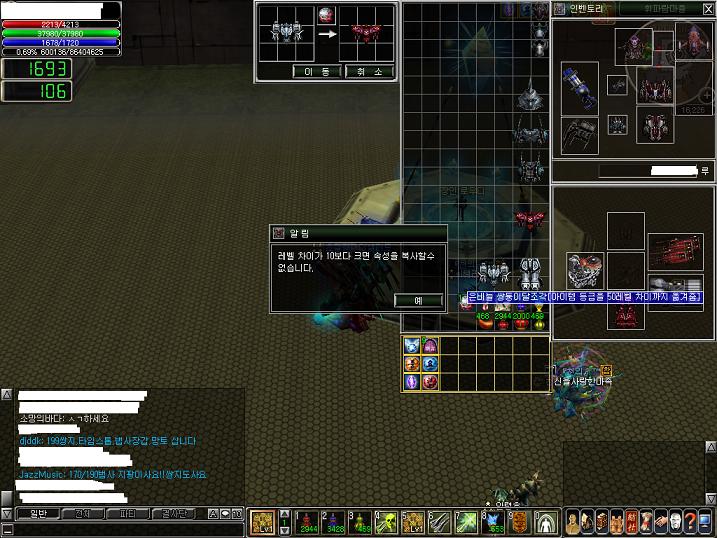Select the white gauntlets in the inventory grid
Image resolution: width=717 pixels, height=538 pixels.
pyautogui.click(x=529, y=272)
